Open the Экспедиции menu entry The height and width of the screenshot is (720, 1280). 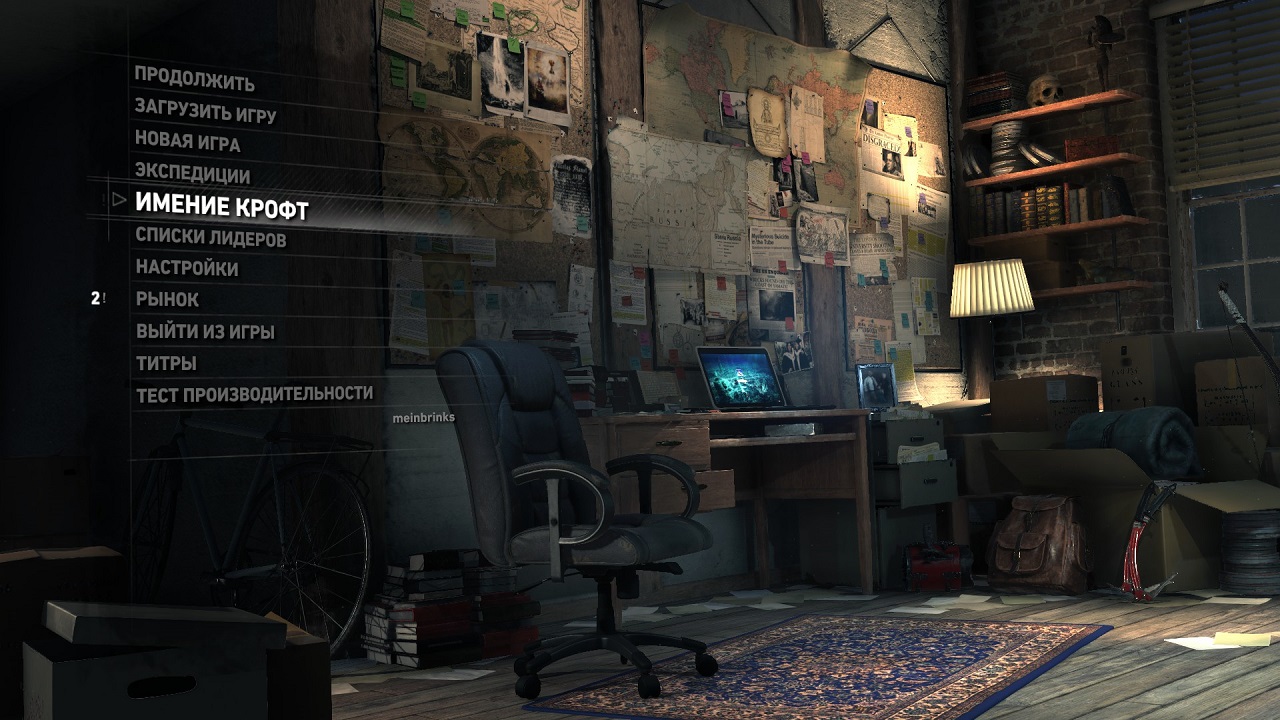[192, 173]
